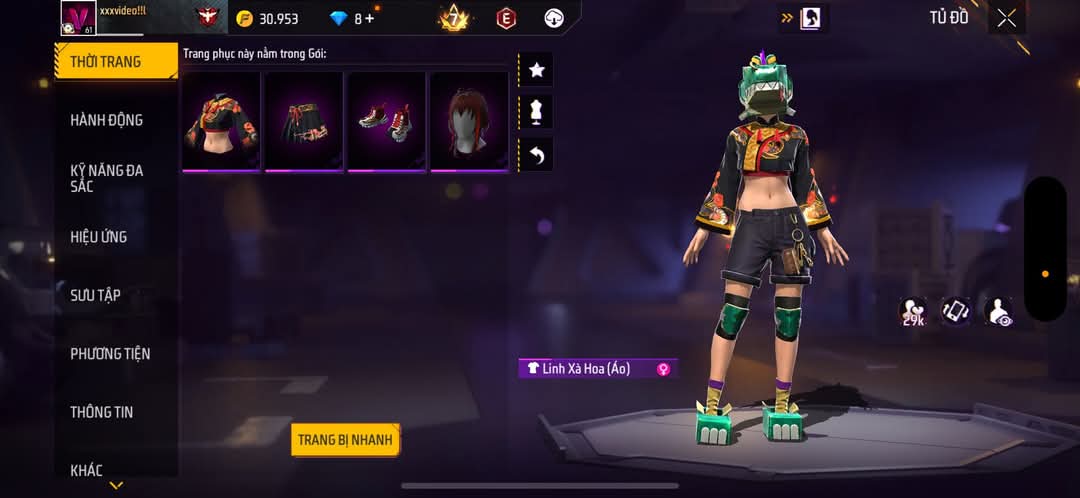Viewport: 1080px width, 498px height.
Task: Open the Sưu Tập tab
Action: (x=95, y=295)
